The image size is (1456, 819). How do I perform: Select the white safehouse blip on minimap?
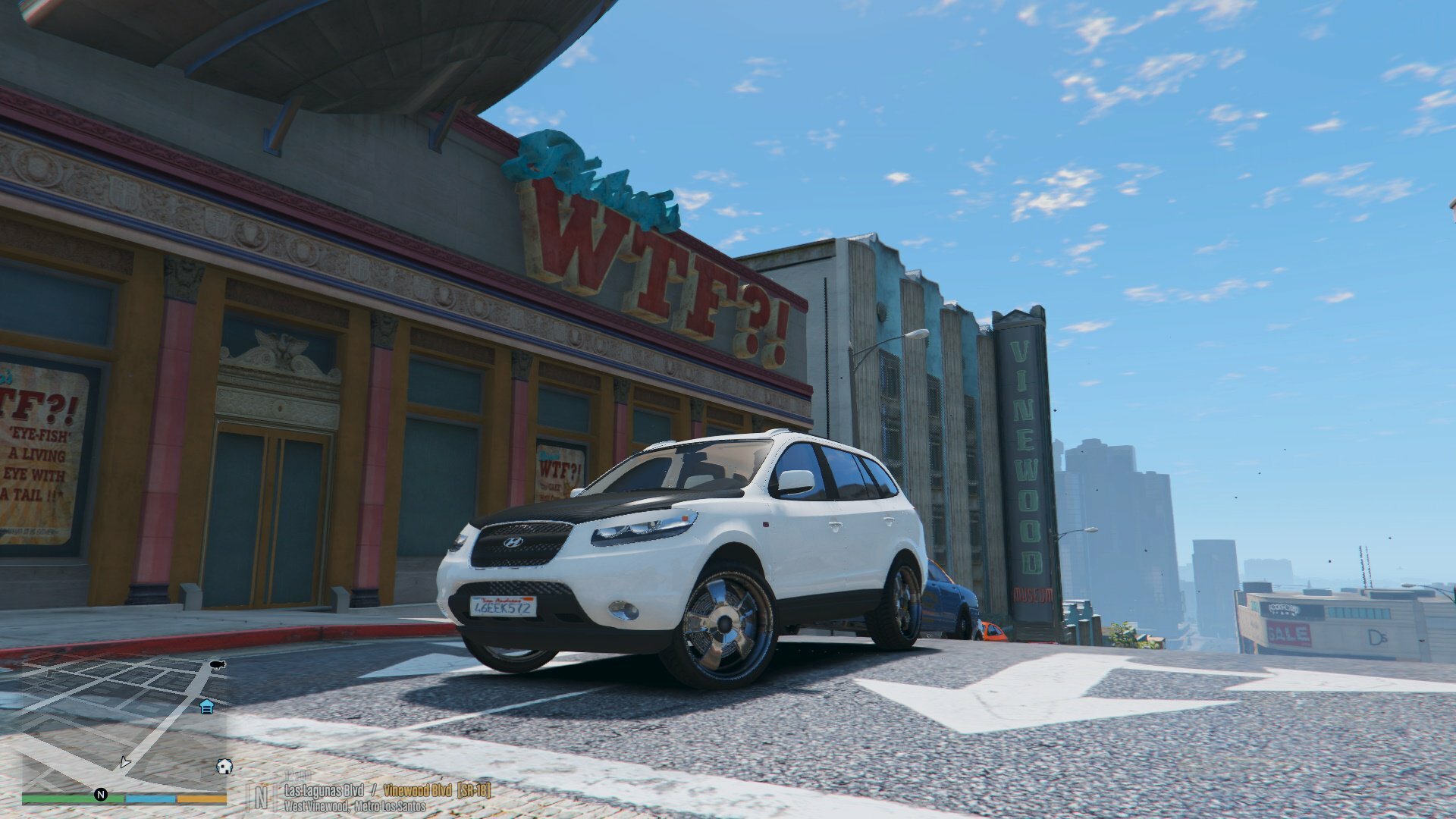pyautogui.click(x=224, y=766)
